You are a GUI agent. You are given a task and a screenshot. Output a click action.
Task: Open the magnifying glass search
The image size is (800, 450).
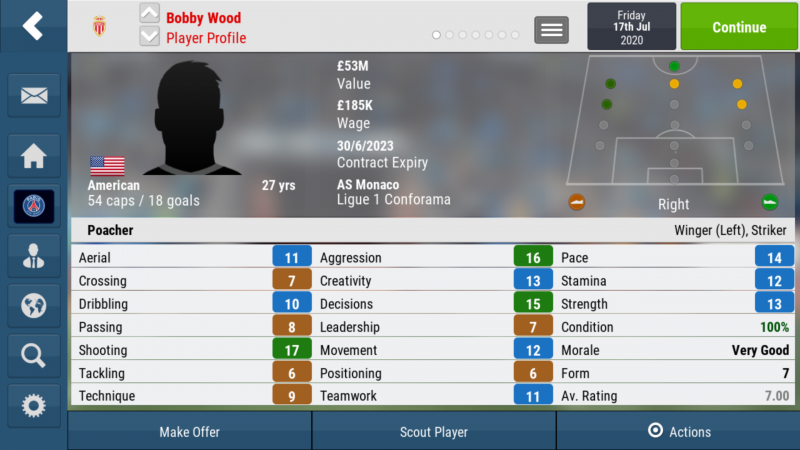33,354
